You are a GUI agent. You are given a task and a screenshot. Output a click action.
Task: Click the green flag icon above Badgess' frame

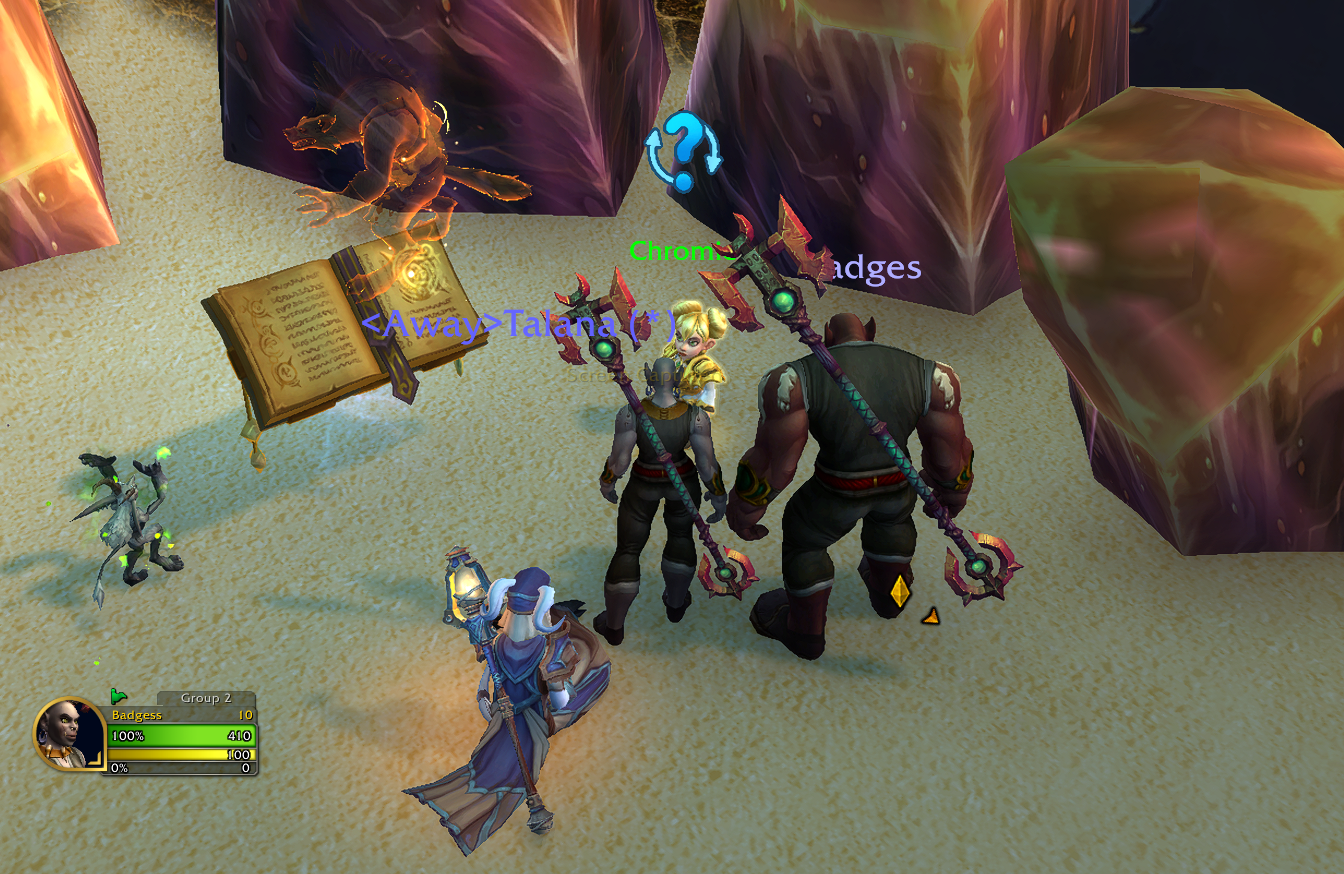(x=118, y=696)
